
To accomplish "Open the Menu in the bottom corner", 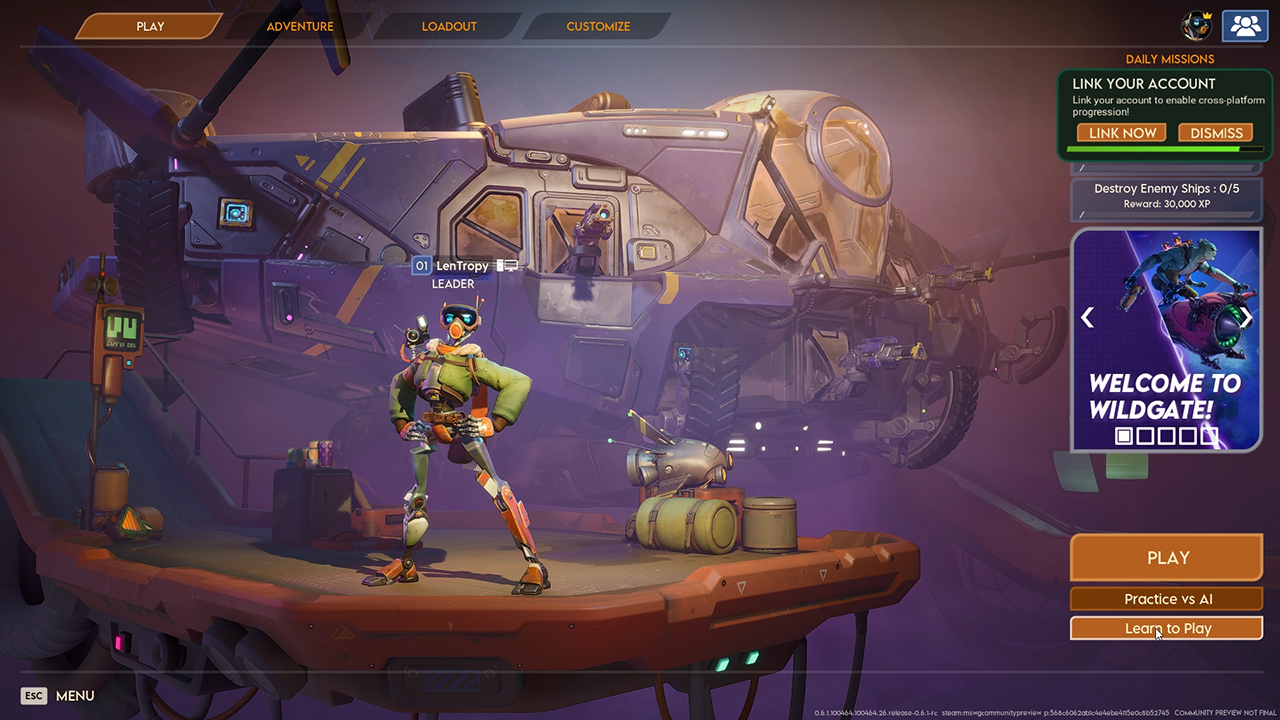I will 59,696.
